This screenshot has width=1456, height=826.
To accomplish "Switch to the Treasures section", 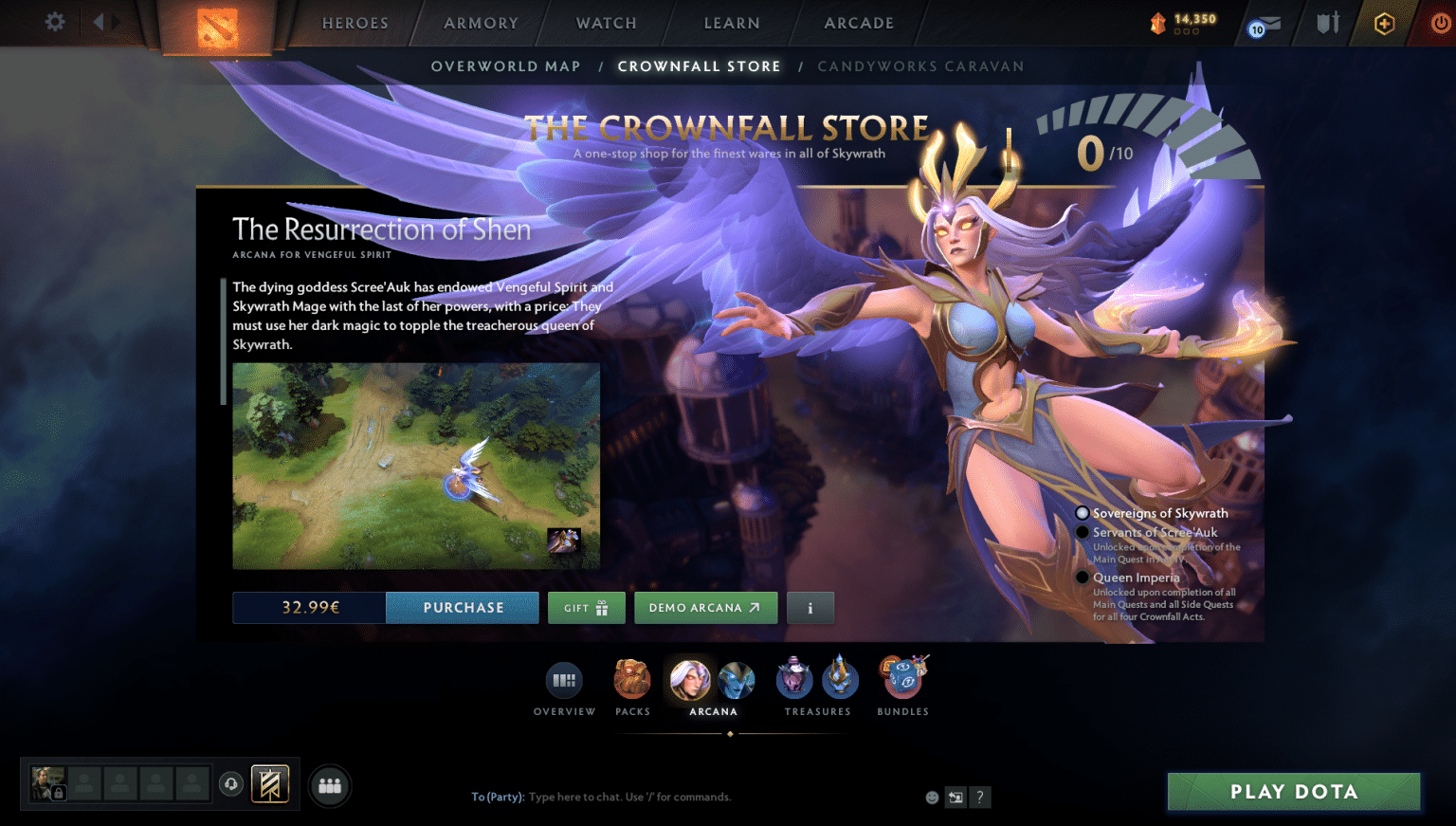I will pyautogui.click(x=816, y=679).
